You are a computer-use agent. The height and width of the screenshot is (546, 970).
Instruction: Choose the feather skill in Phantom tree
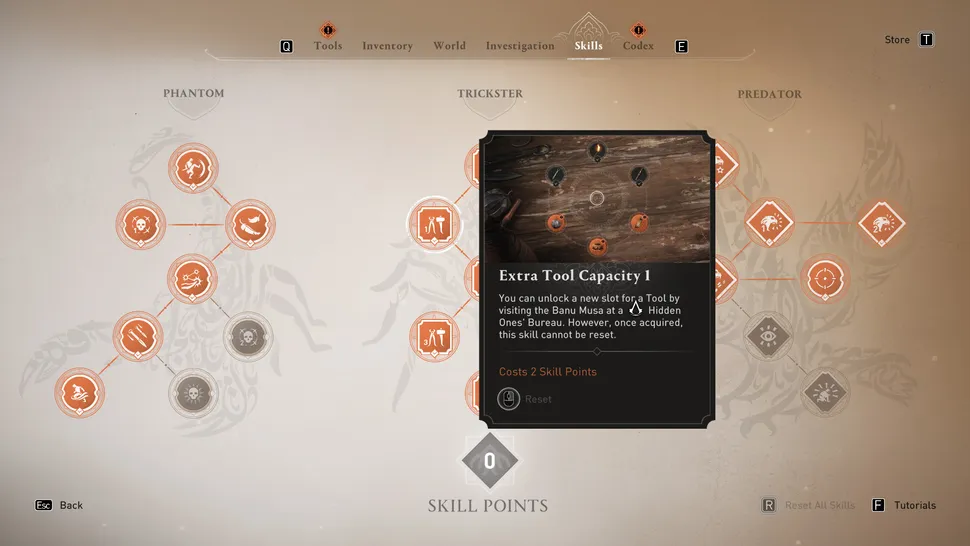pyautogui.click(x=249, y=225)
